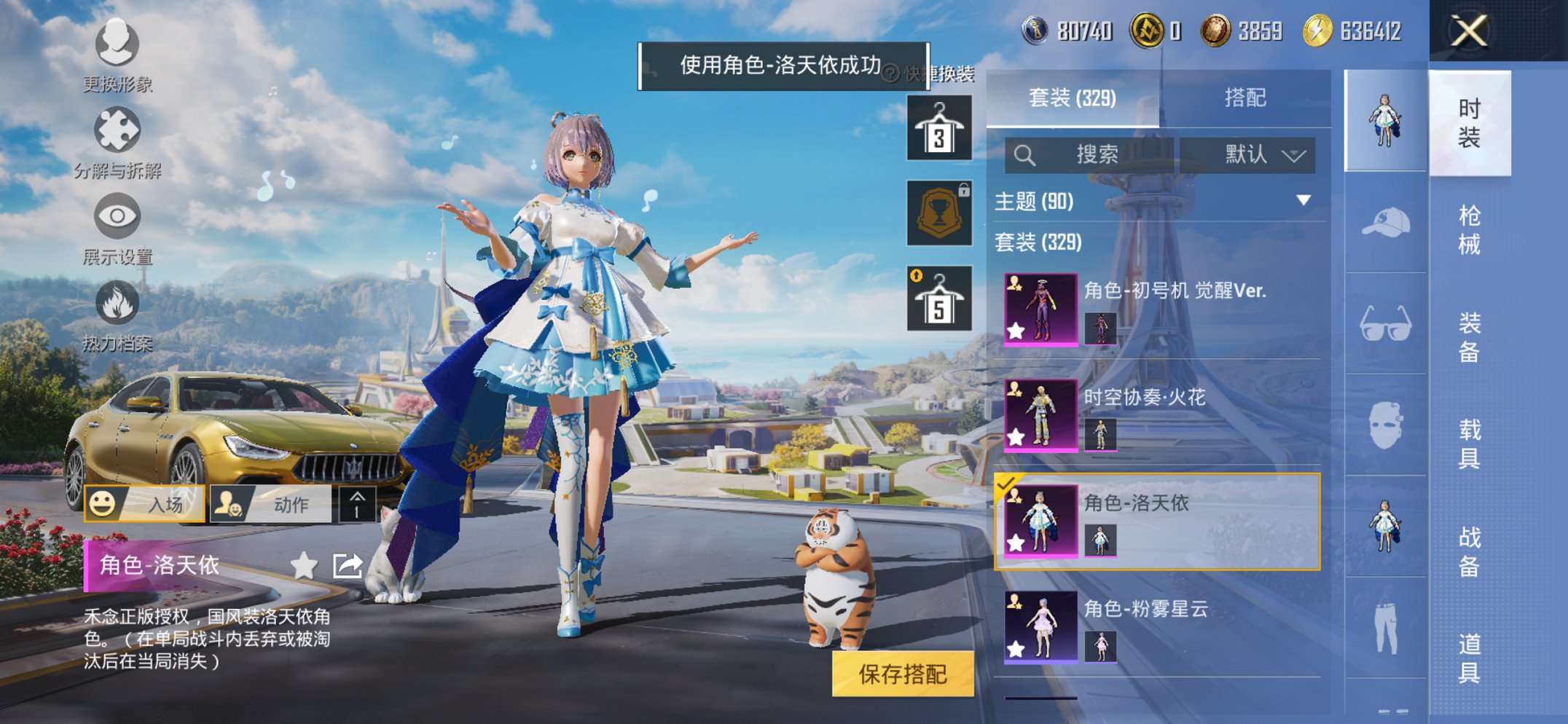Toggle the favorite star beside 角色-洛天依 label
The height and width of the screenshot is (724, 1568).
click(x=305, y=564)
